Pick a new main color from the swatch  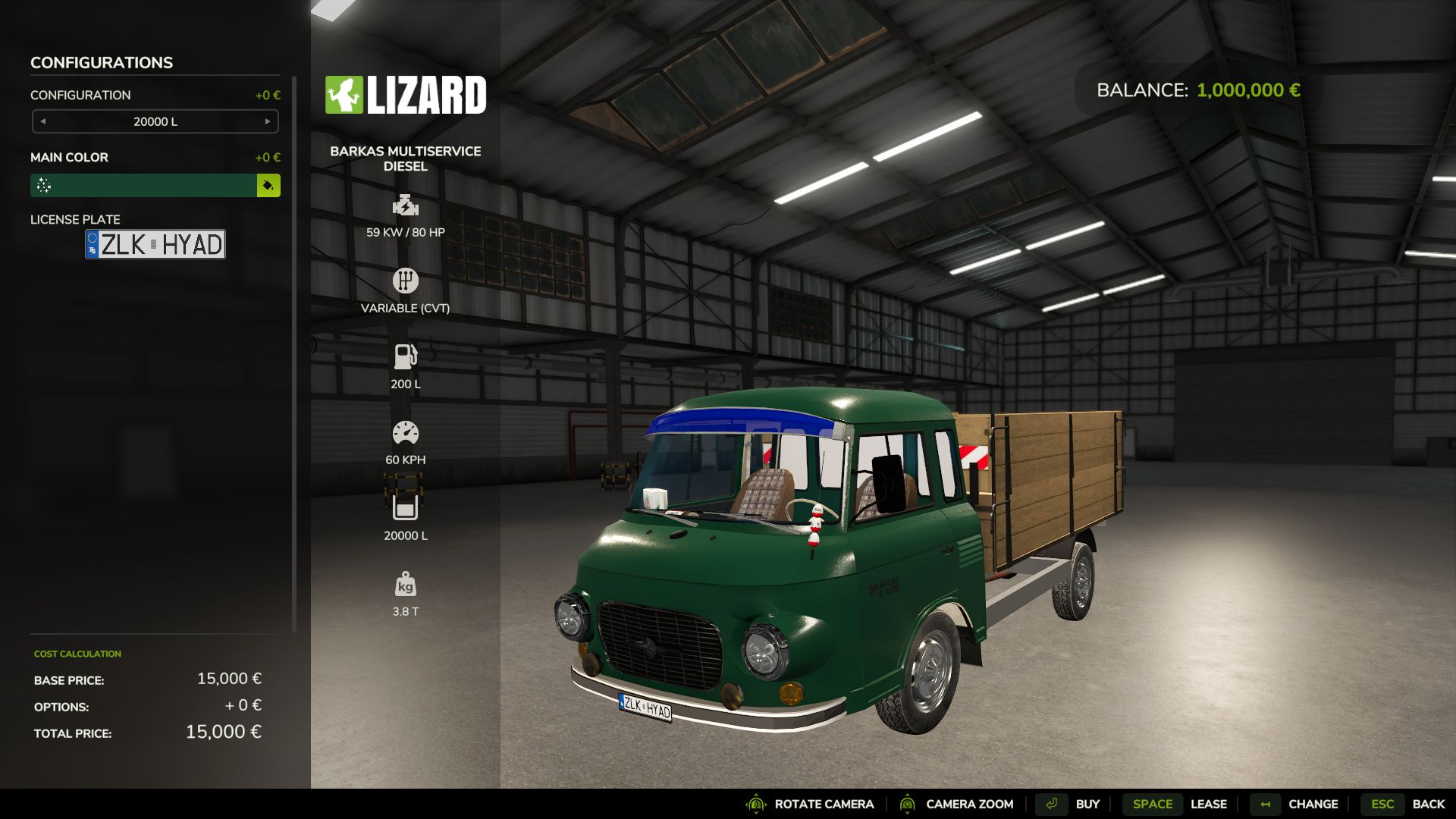pos(144,185)
